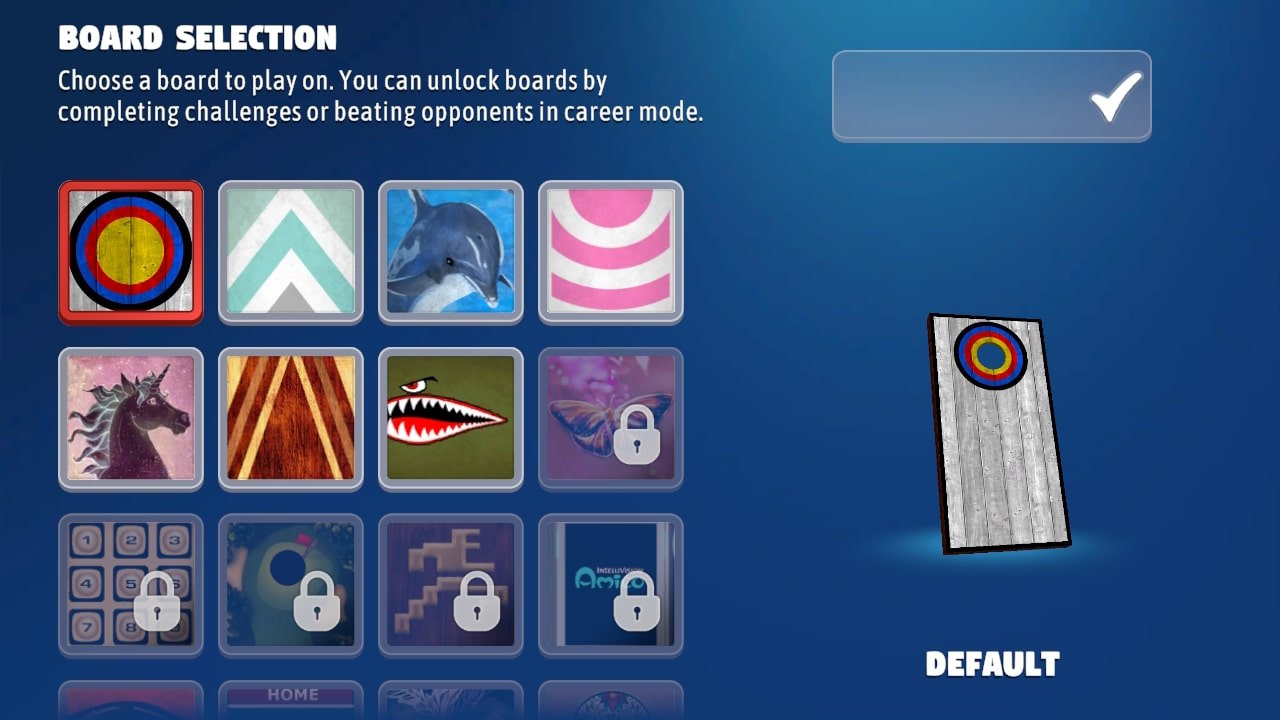This screenshot has height=720, width=1280.
Task: Click the locked butterfly board
Action: coord(611,418)
